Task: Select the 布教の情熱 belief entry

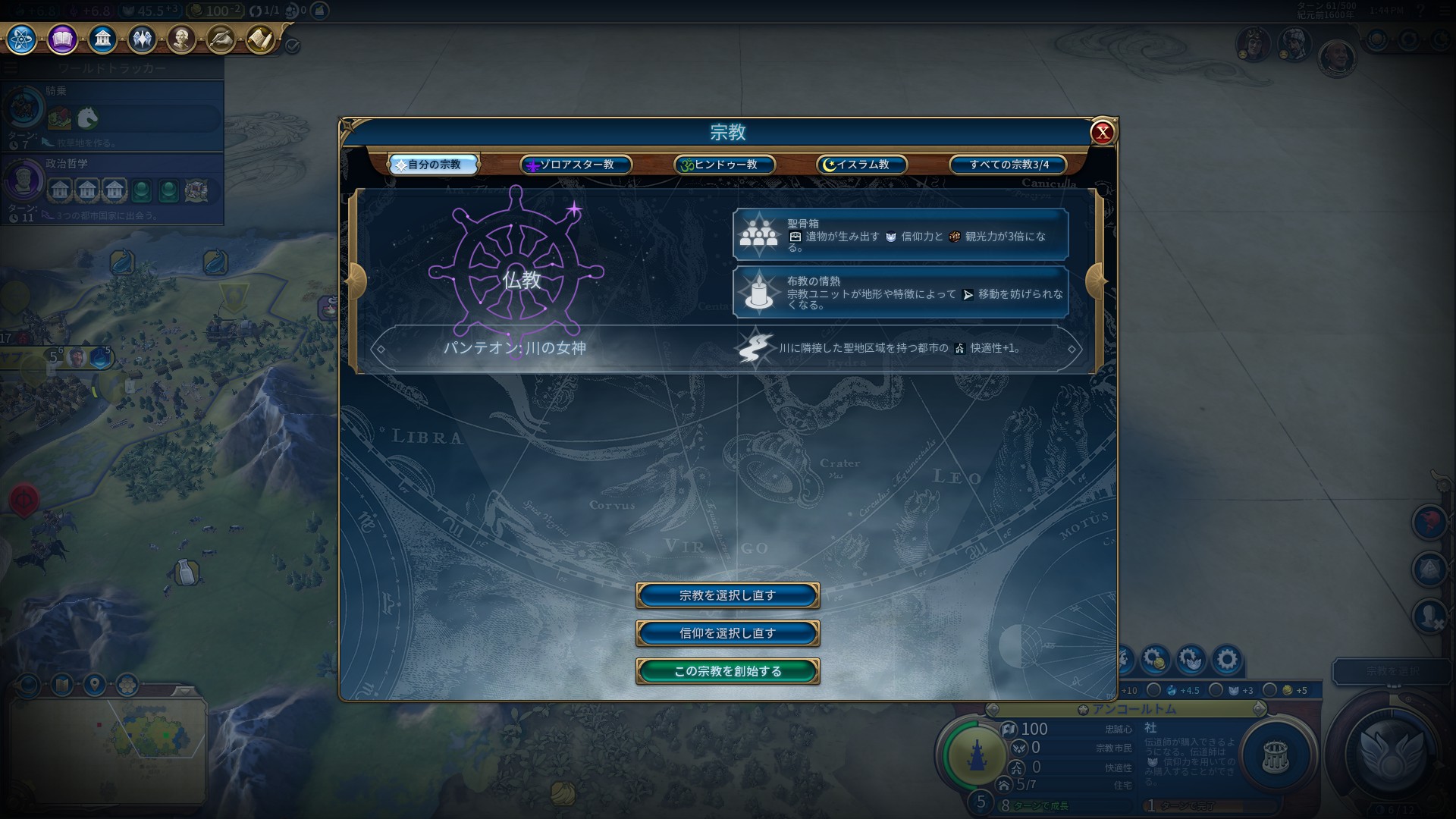Action: [x=900, y=292]
